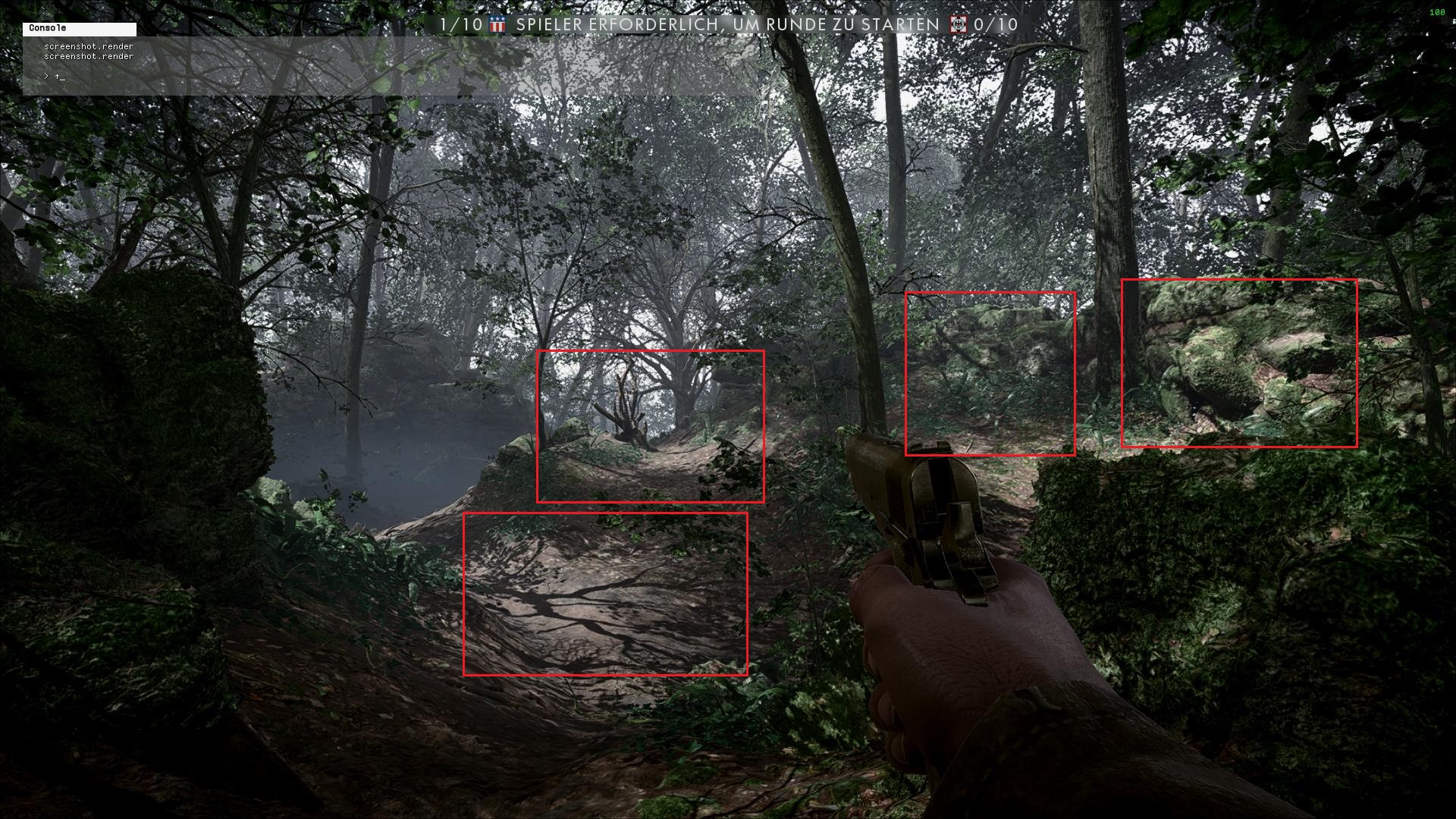
Task: Focus the console command input line
Action: pyautogui.click(x=227, y=77)
